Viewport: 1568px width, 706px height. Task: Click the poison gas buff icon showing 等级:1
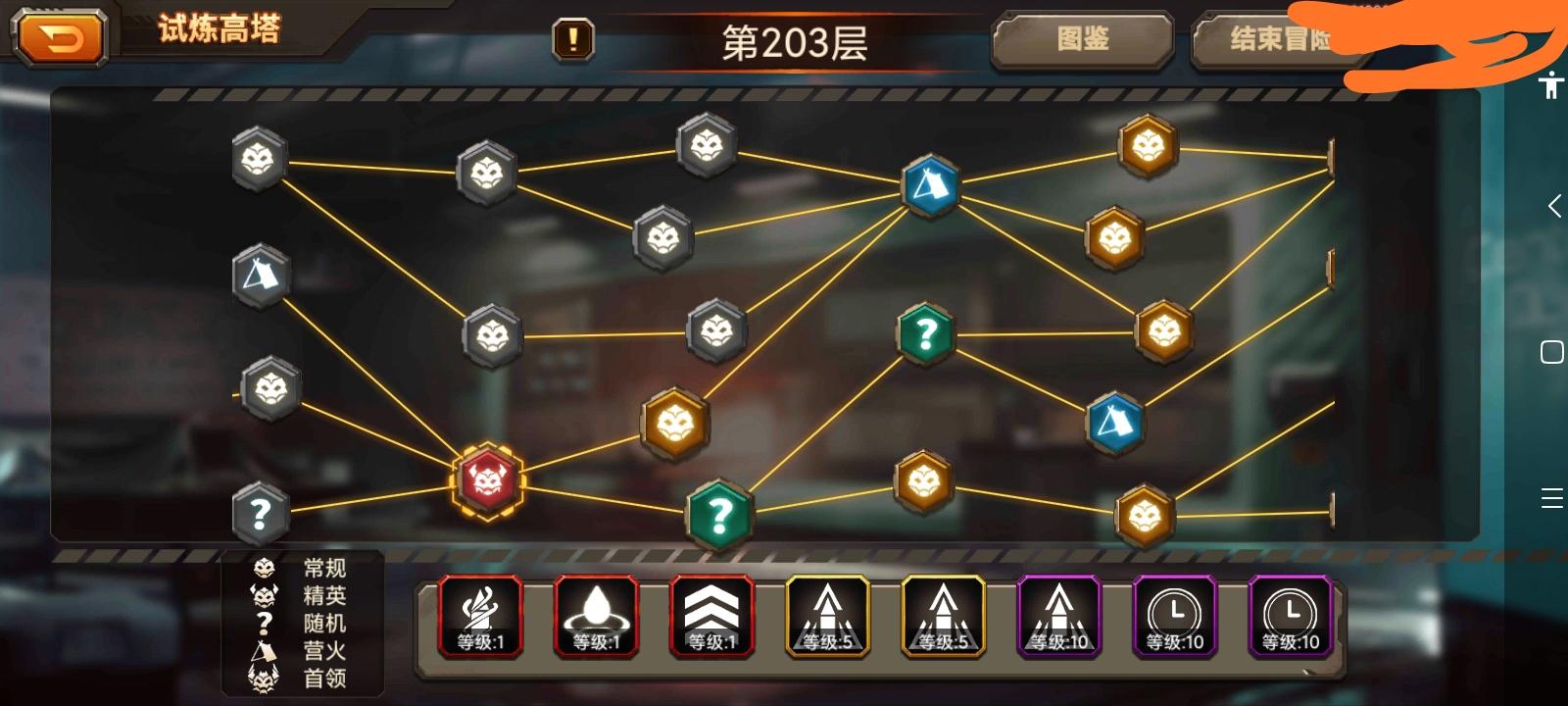coord(479,616)
